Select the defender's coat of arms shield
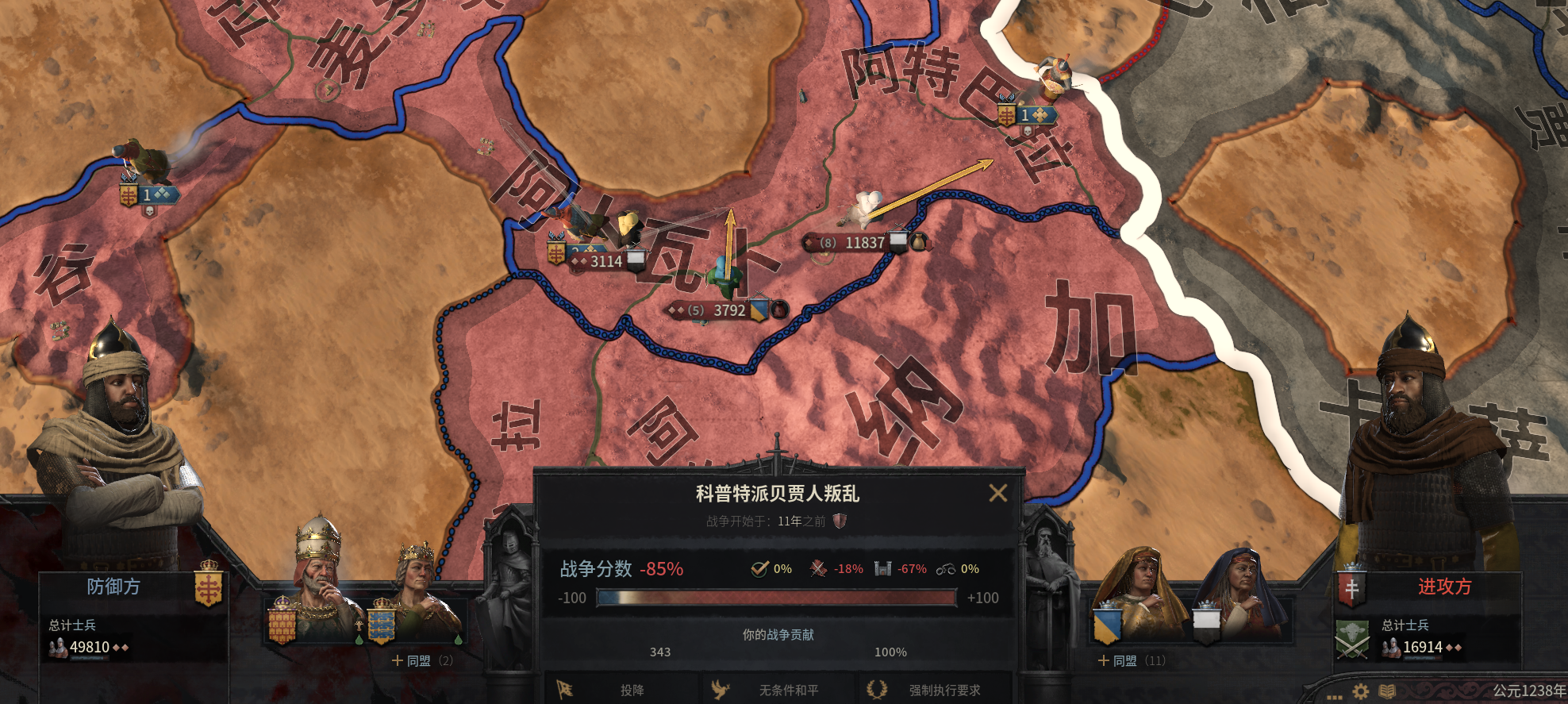The width and height of the screenshot is (1568, 704). point(209,588)
